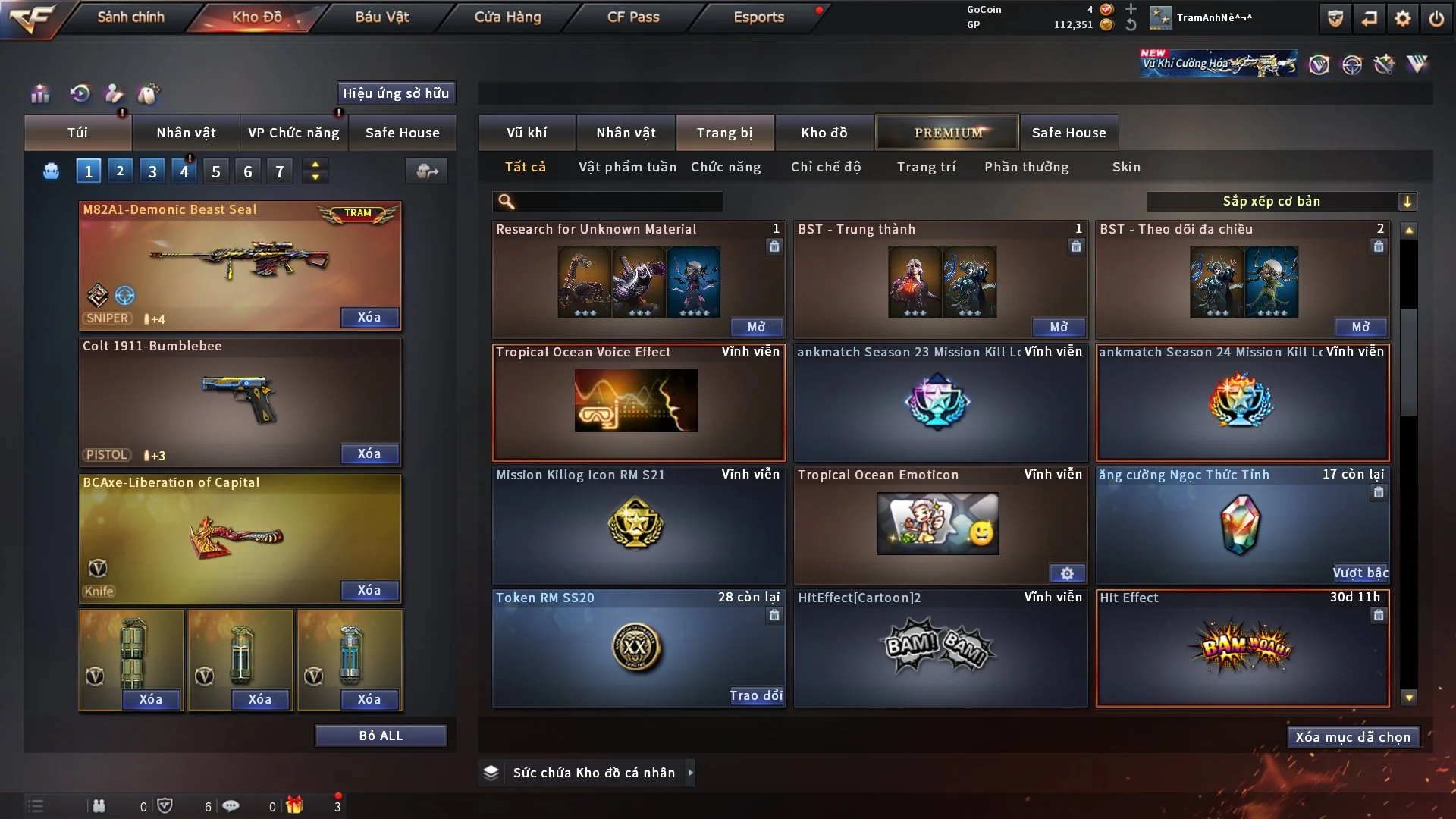Click Trao đổi on Token RM SS20

[x=755, y=695]
